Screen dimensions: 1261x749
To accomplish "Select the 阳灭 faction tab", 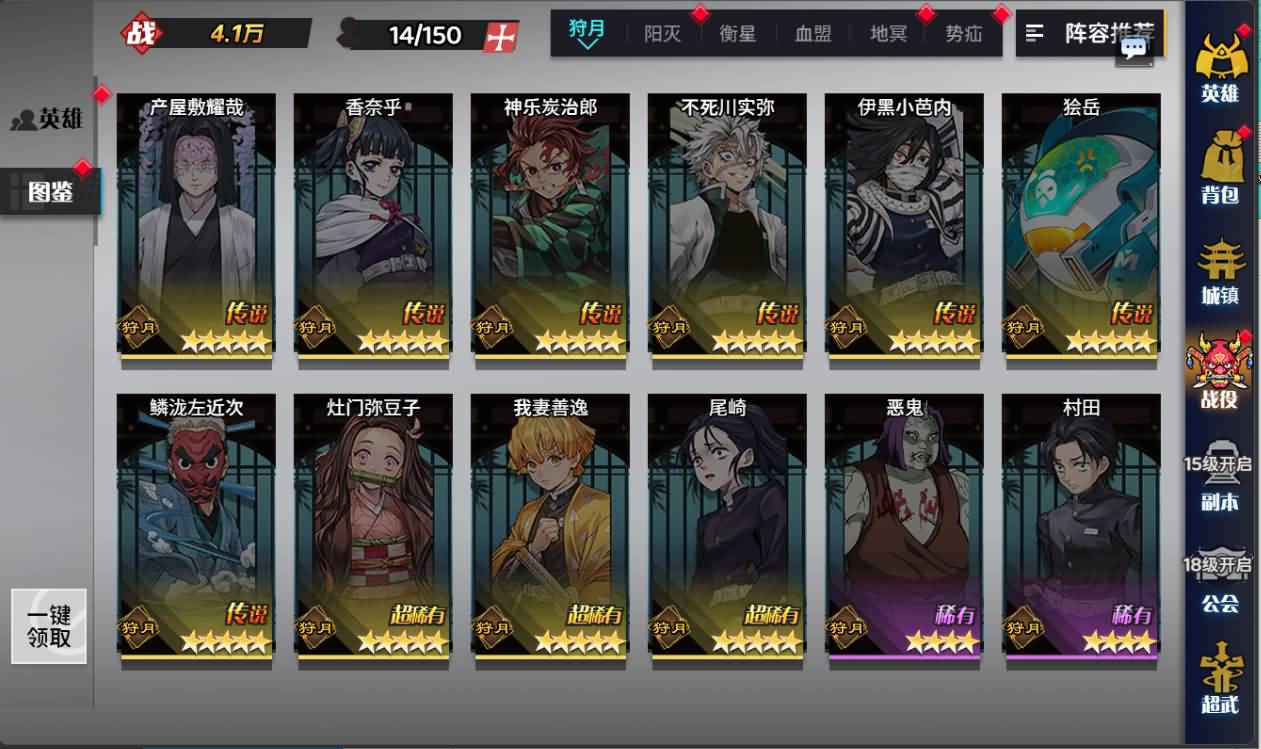I will 662,34.
